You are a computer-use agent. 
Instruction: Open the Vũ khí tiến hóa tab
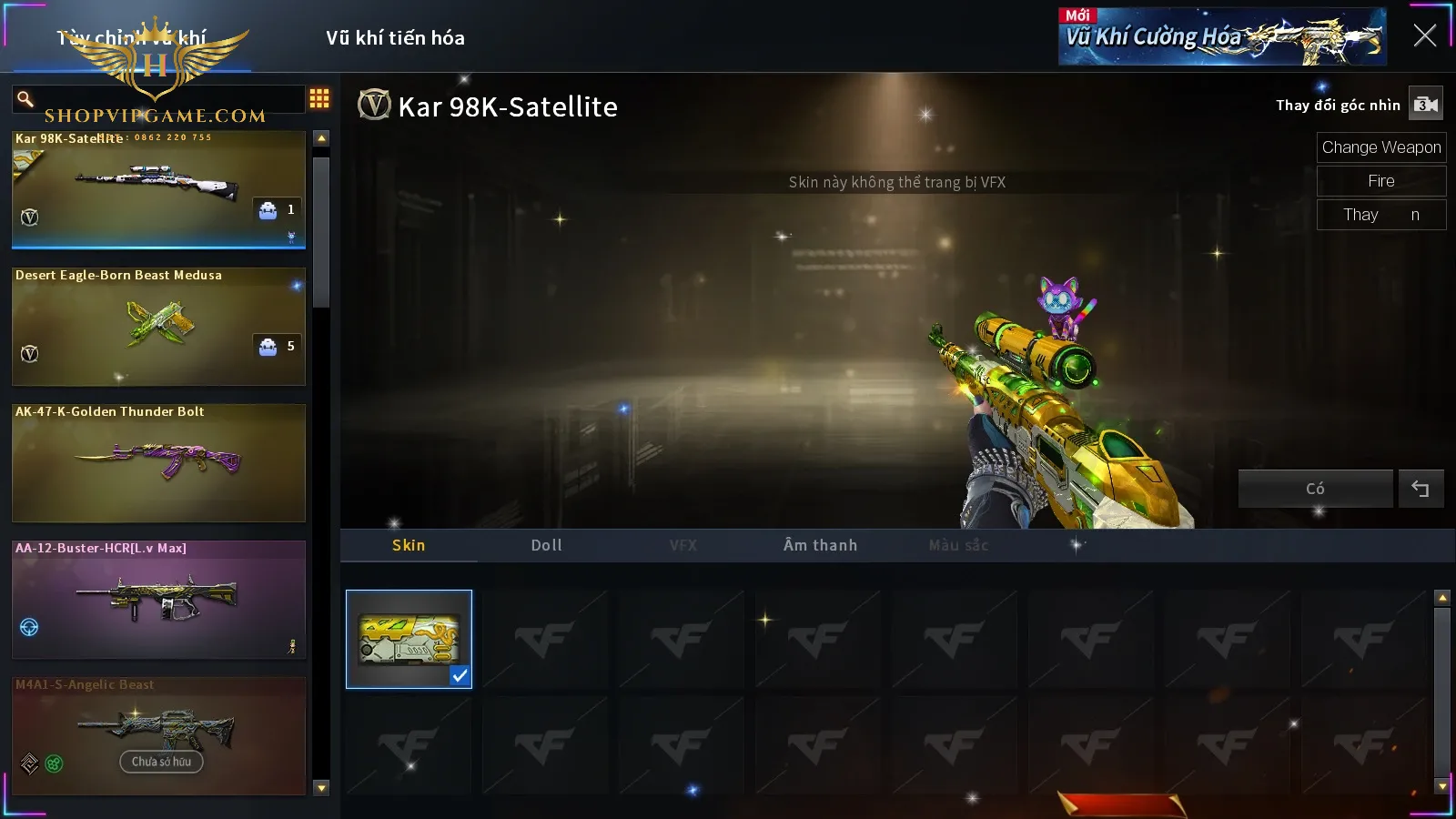click(x=395, y=38)
